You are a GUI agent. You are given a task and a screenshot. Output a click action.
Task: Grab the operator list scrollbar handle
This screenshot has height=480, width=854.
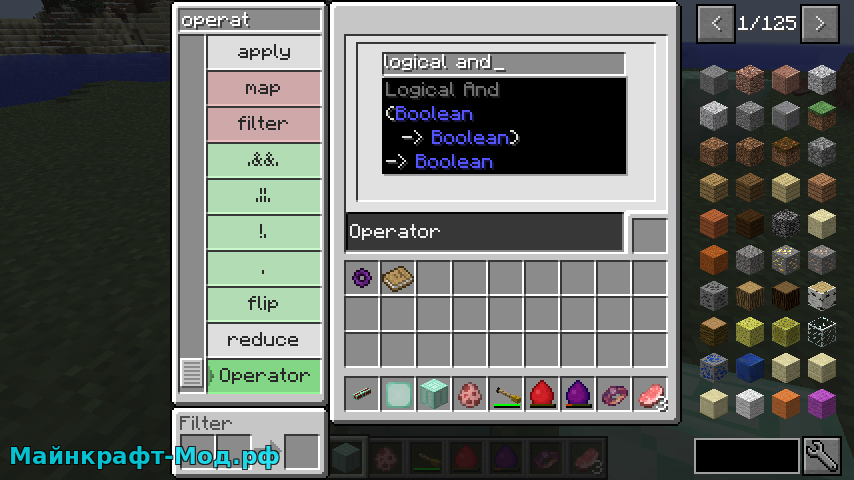pyautogui.click(x=192, y=374)
